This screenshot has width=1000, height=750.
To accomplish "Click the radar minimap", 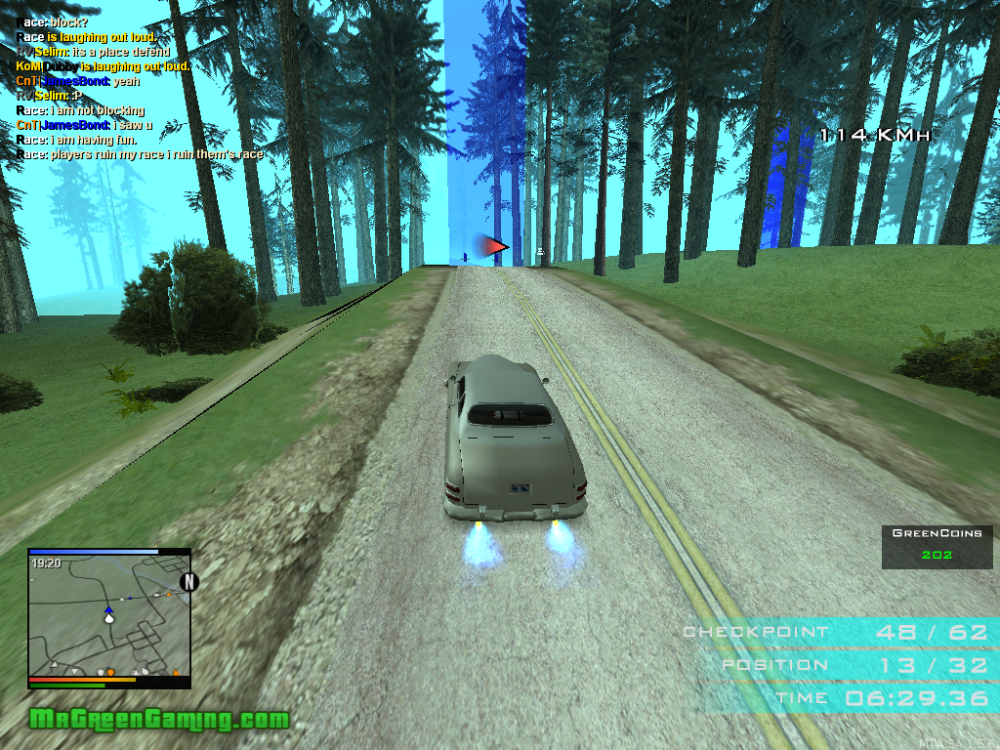I will [x=108, y=616].
